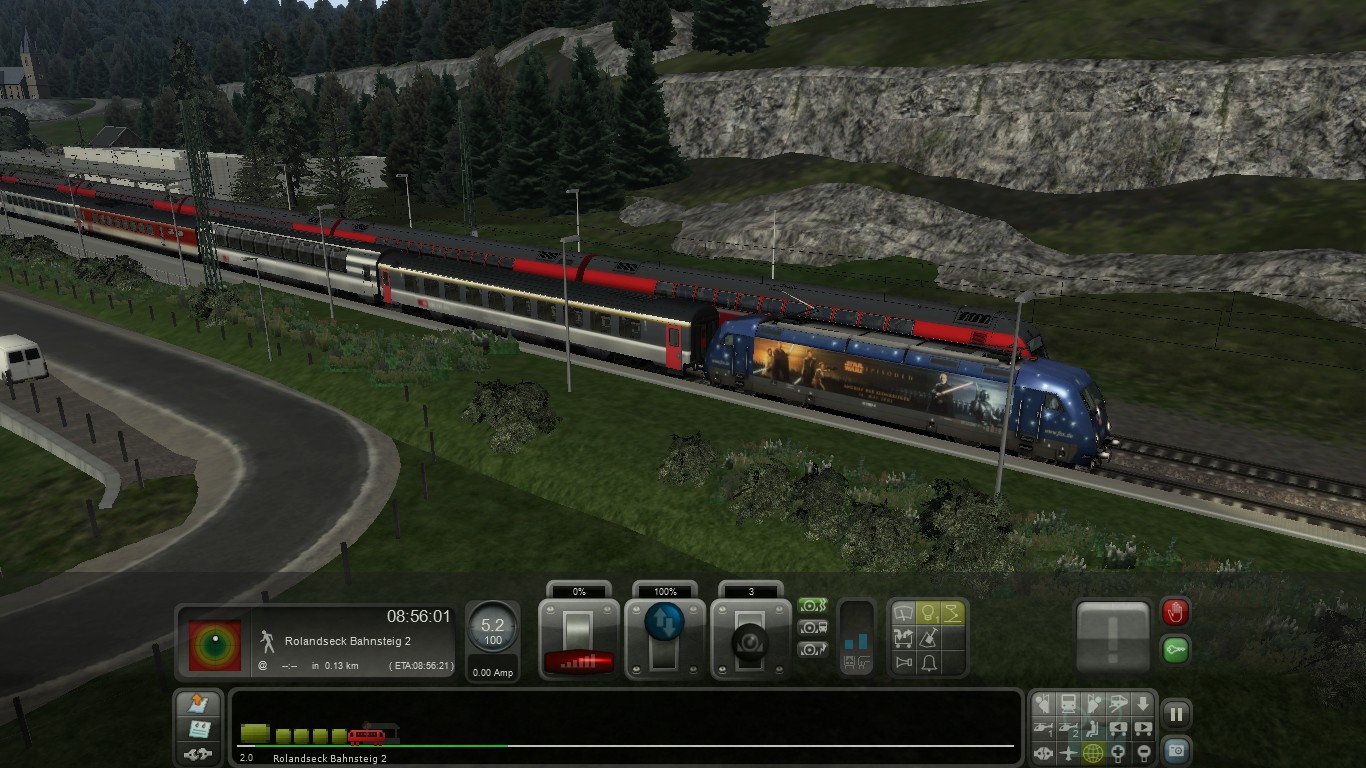Sound the train horn
Image resolution: width=1366 pixels, height=768 pixels.
[903, 662]
